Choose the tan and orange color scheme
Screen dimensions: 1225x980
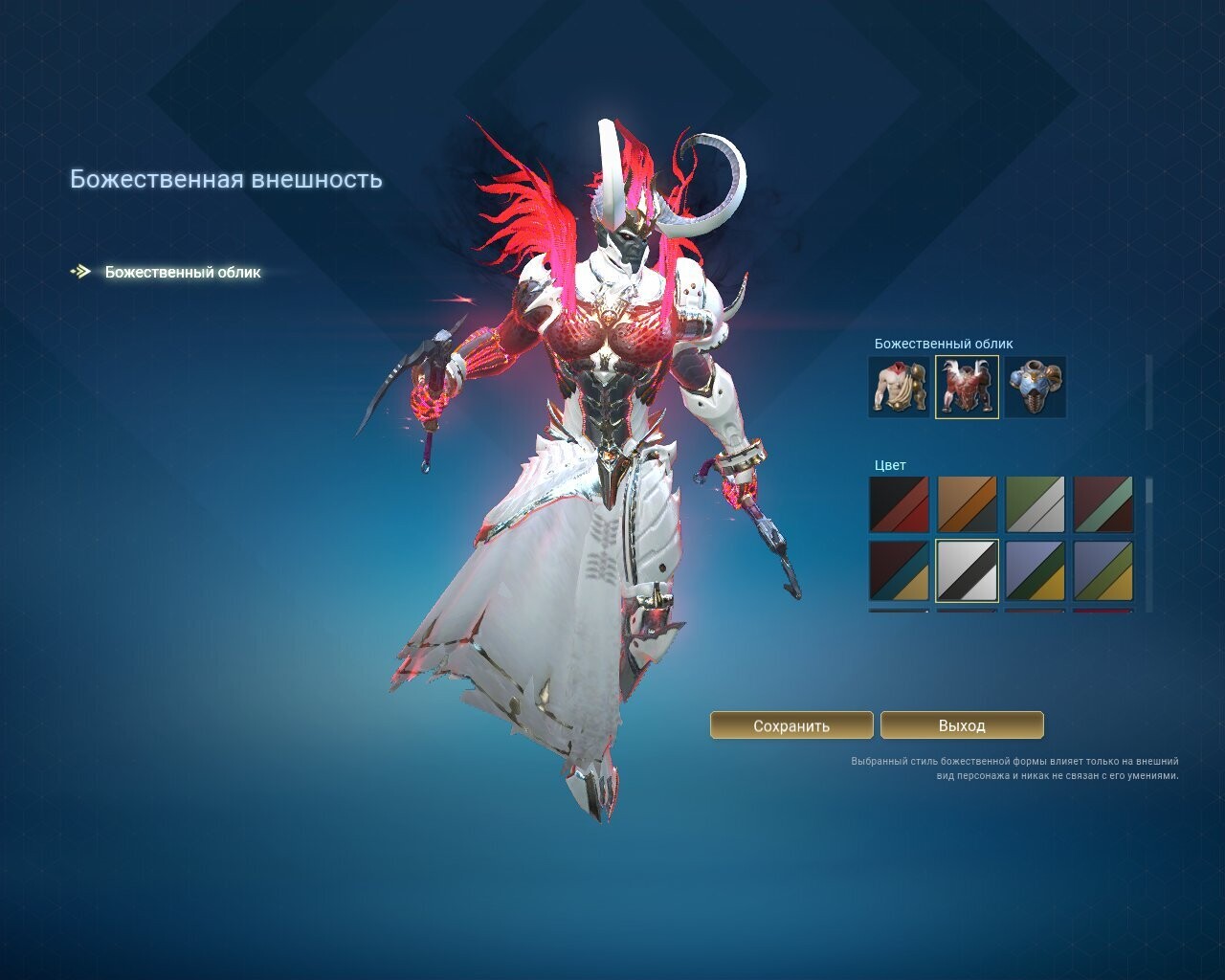point(967,504)
